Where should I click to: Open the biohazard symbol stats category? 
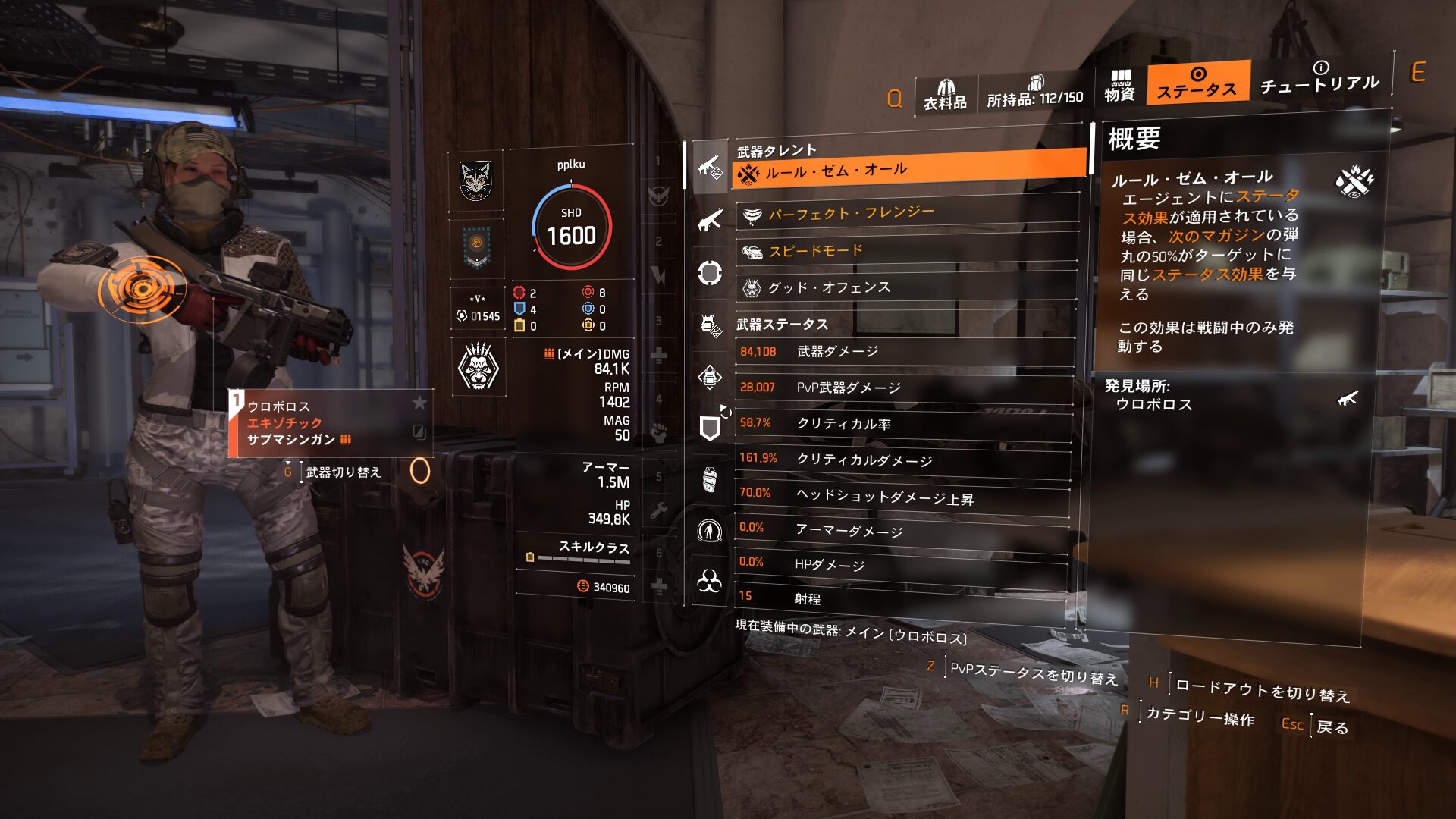[x=709, y=582]
